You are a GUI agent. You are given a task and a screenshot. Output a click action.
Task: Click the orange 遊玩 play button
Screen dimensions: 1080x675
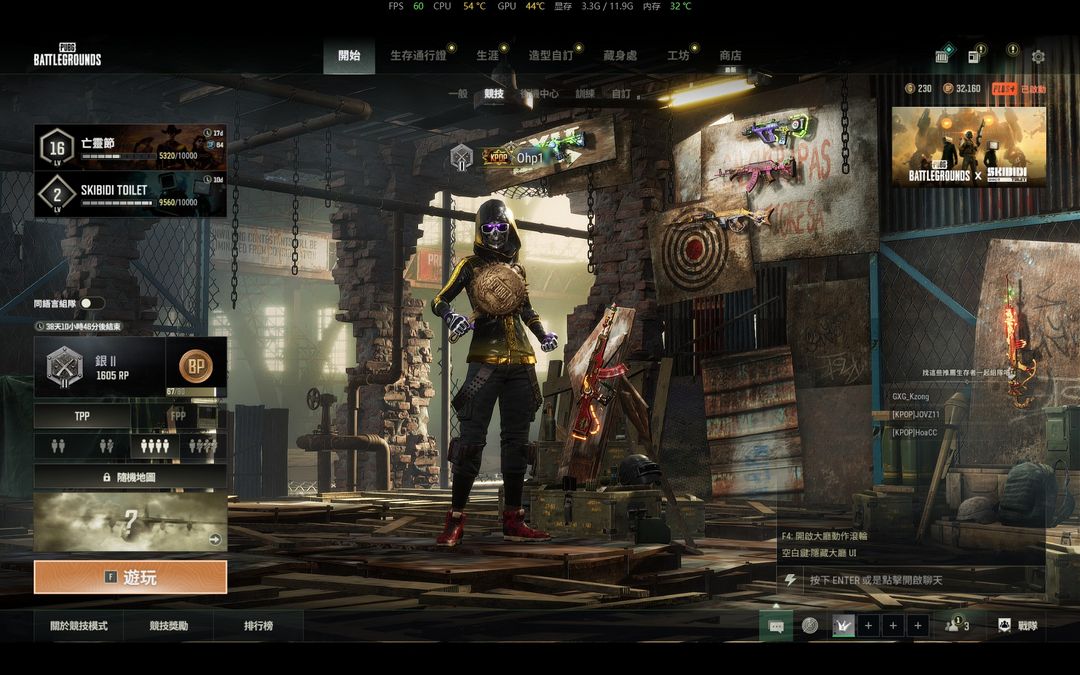coord(130,577)
